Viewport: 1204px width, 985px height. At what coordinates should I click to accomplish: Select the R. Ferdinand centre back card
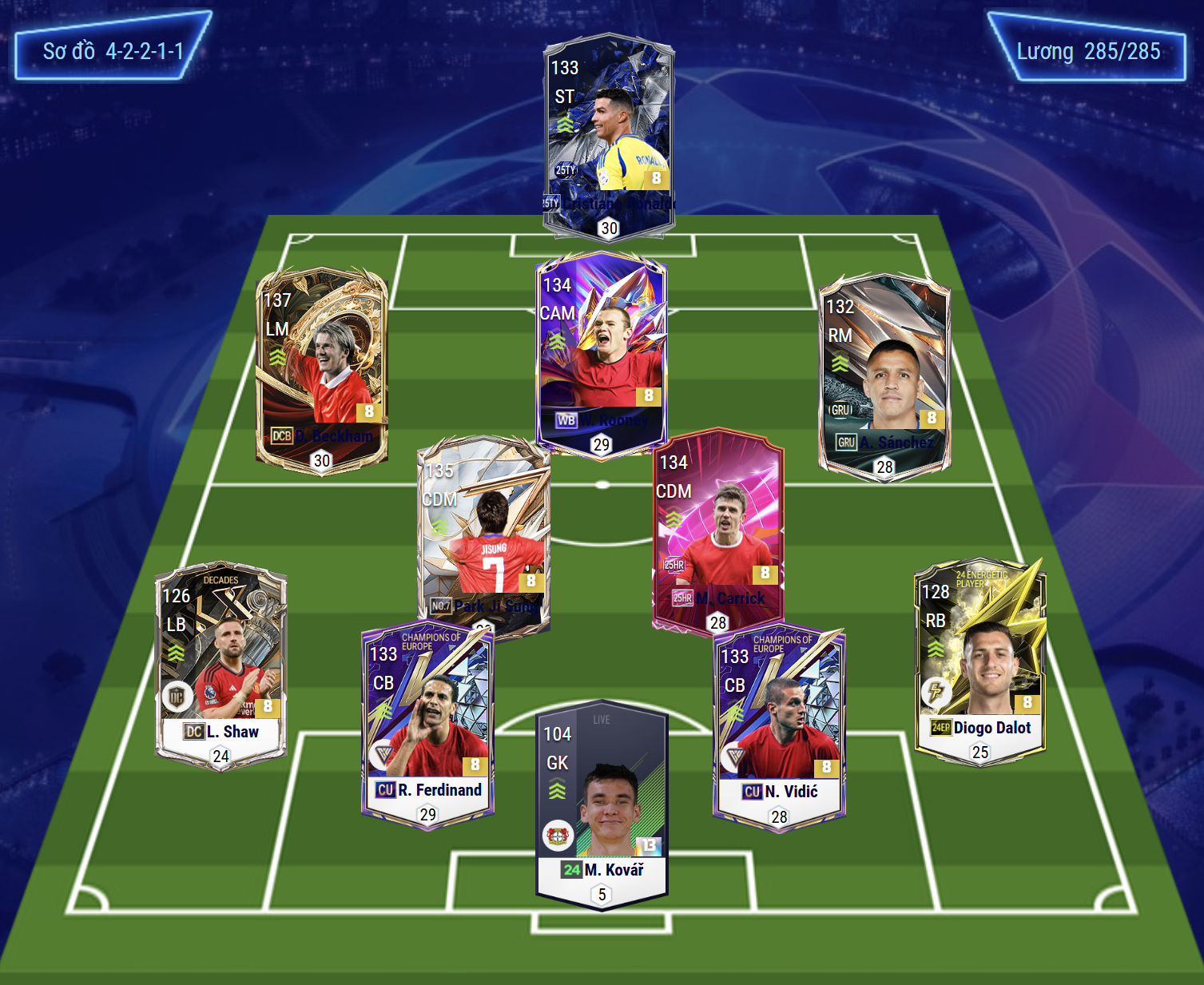[427, 723]
